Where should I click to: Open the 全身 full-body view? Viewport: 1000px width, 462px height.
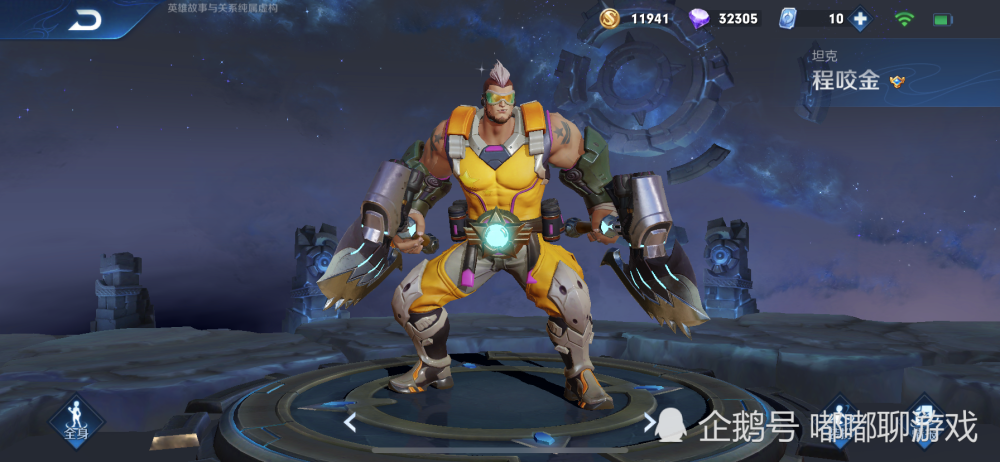coord(75,418)
